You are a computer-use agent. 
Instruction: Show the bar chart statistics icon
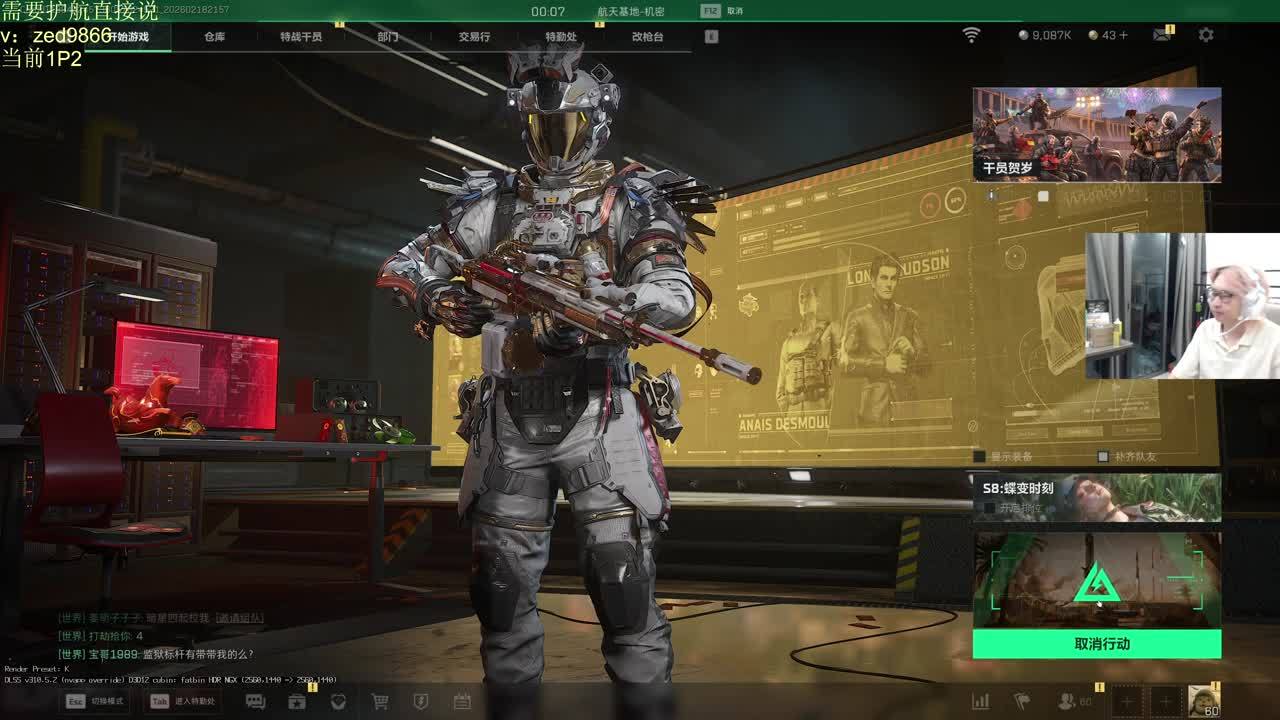pos(981,702)
